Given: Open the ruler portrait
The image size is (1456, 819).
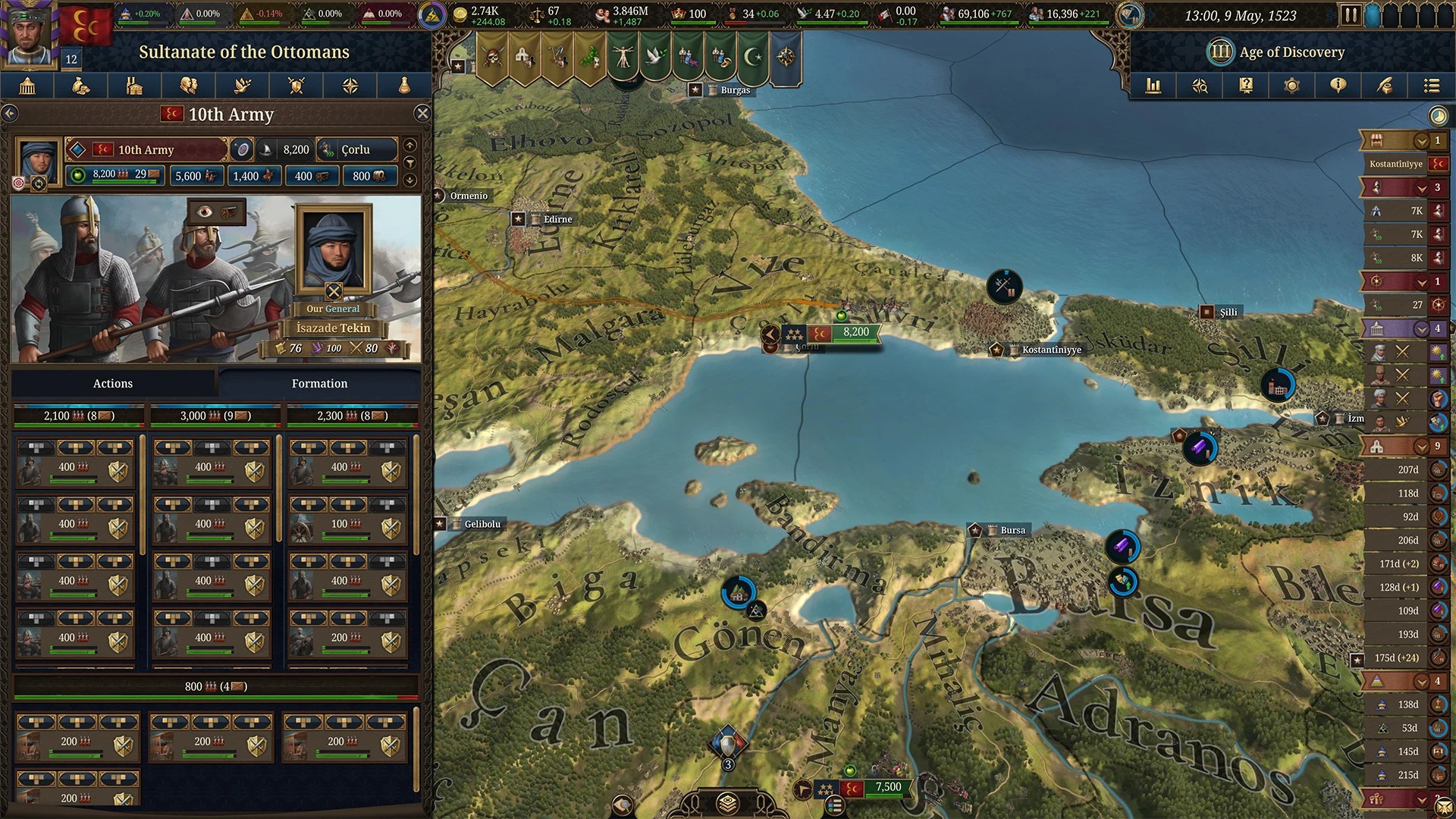Looking at the screenshot, I should click(x=29, y=34).
